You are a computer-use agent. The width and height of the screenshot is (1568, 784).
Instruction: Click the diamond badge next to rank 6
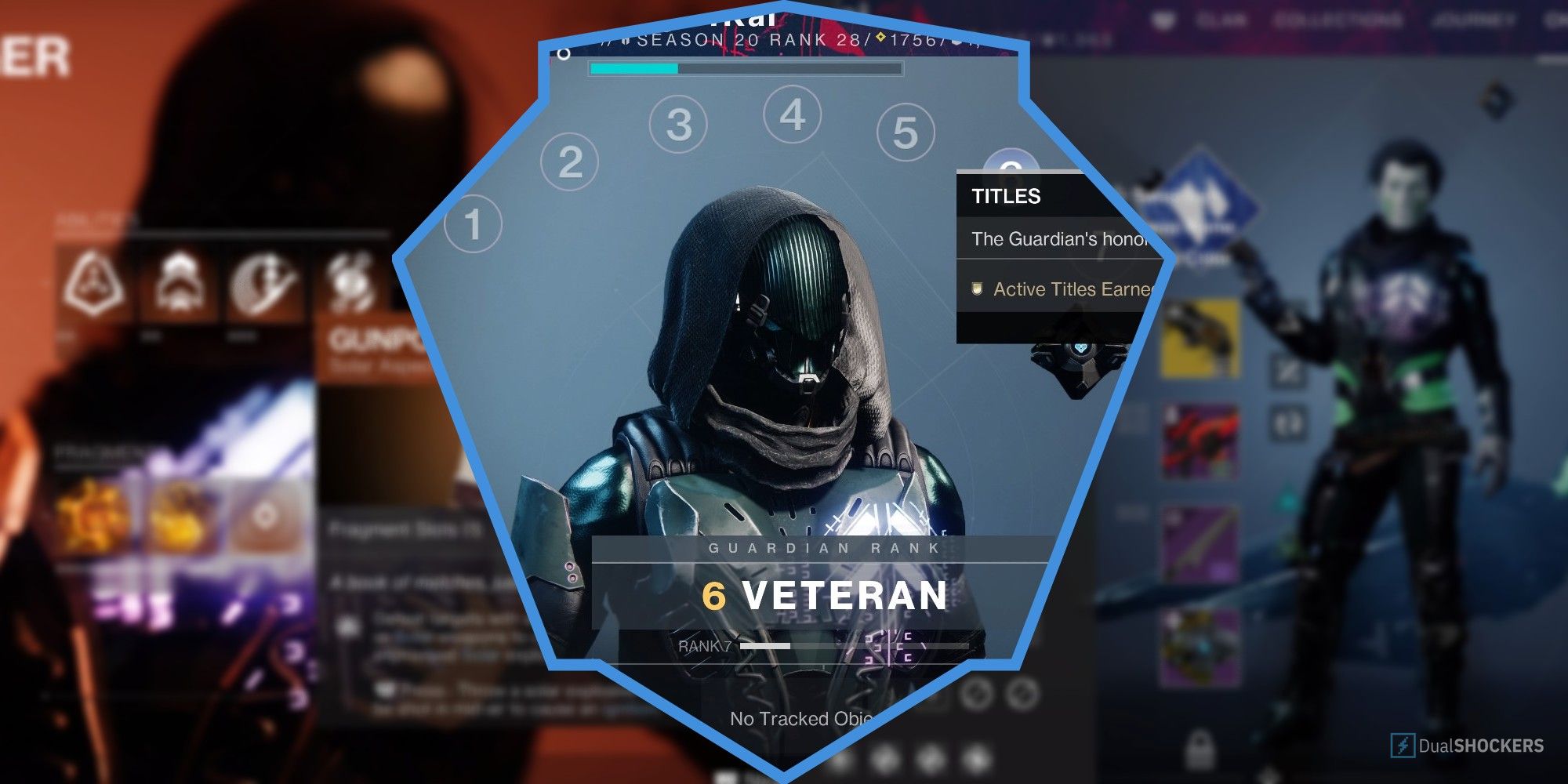tap(880, 38)
